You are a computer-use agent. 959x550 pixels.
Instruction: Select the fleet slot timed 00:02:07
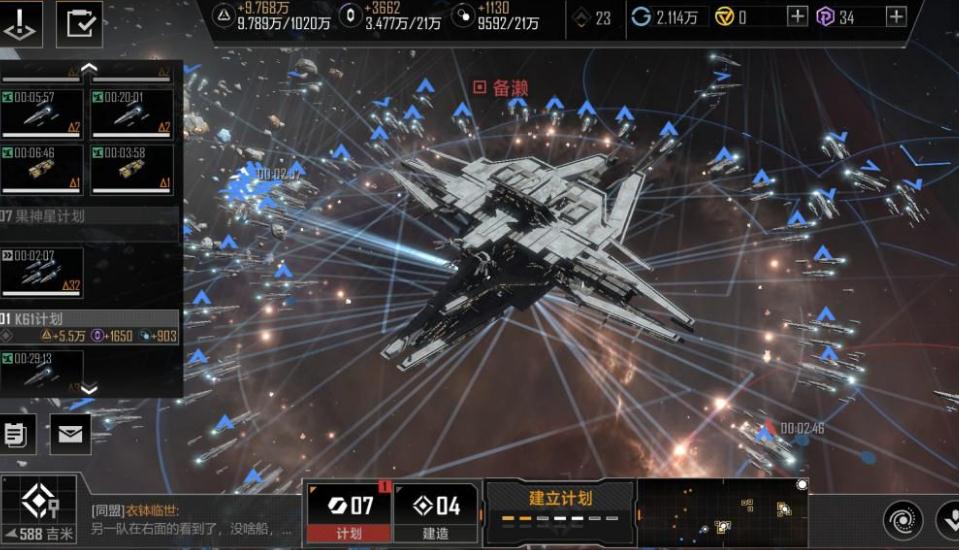point(42,272)
